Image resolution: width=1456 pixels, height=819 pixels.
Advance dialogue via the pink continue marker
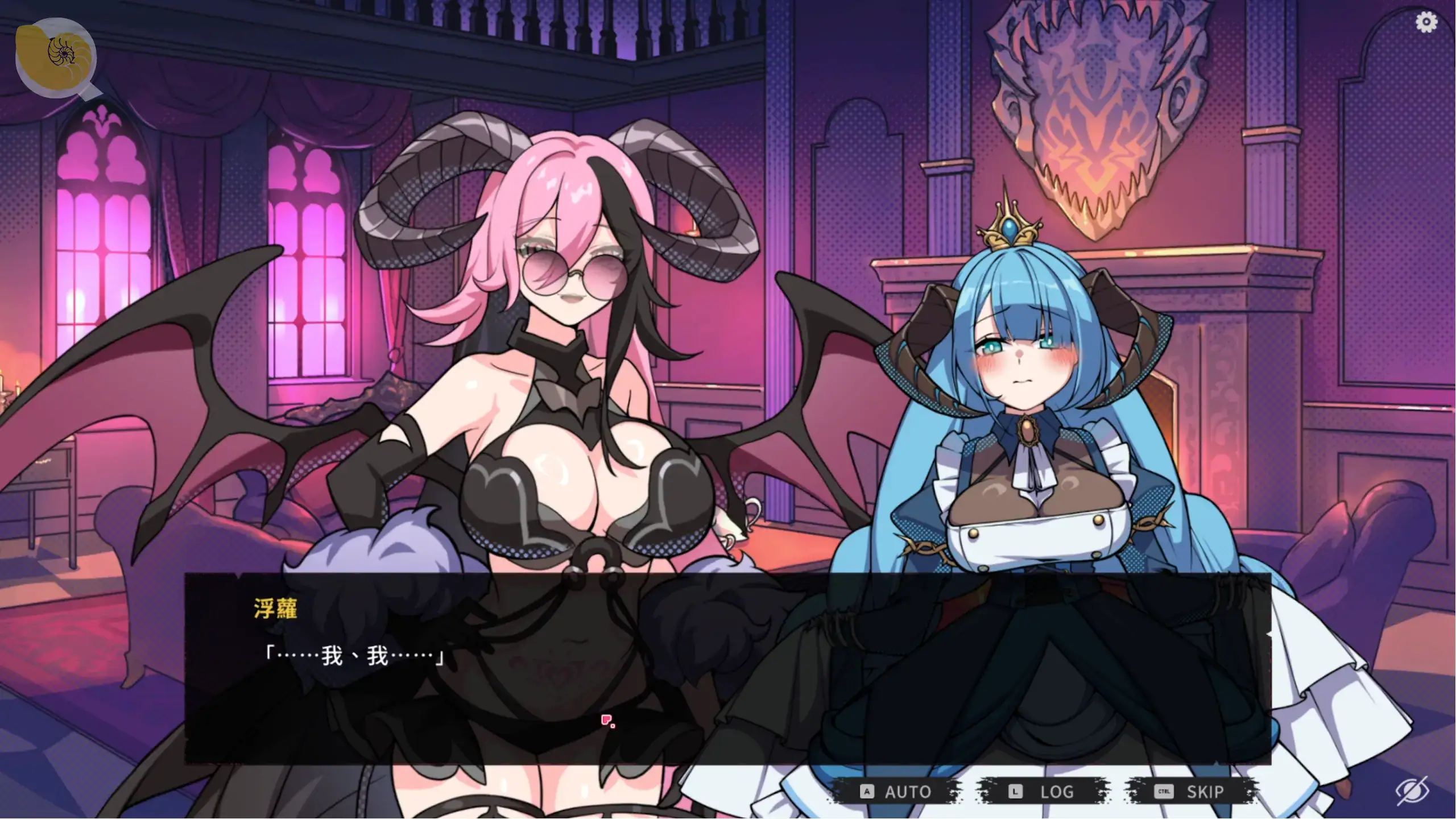click(607, 721)
